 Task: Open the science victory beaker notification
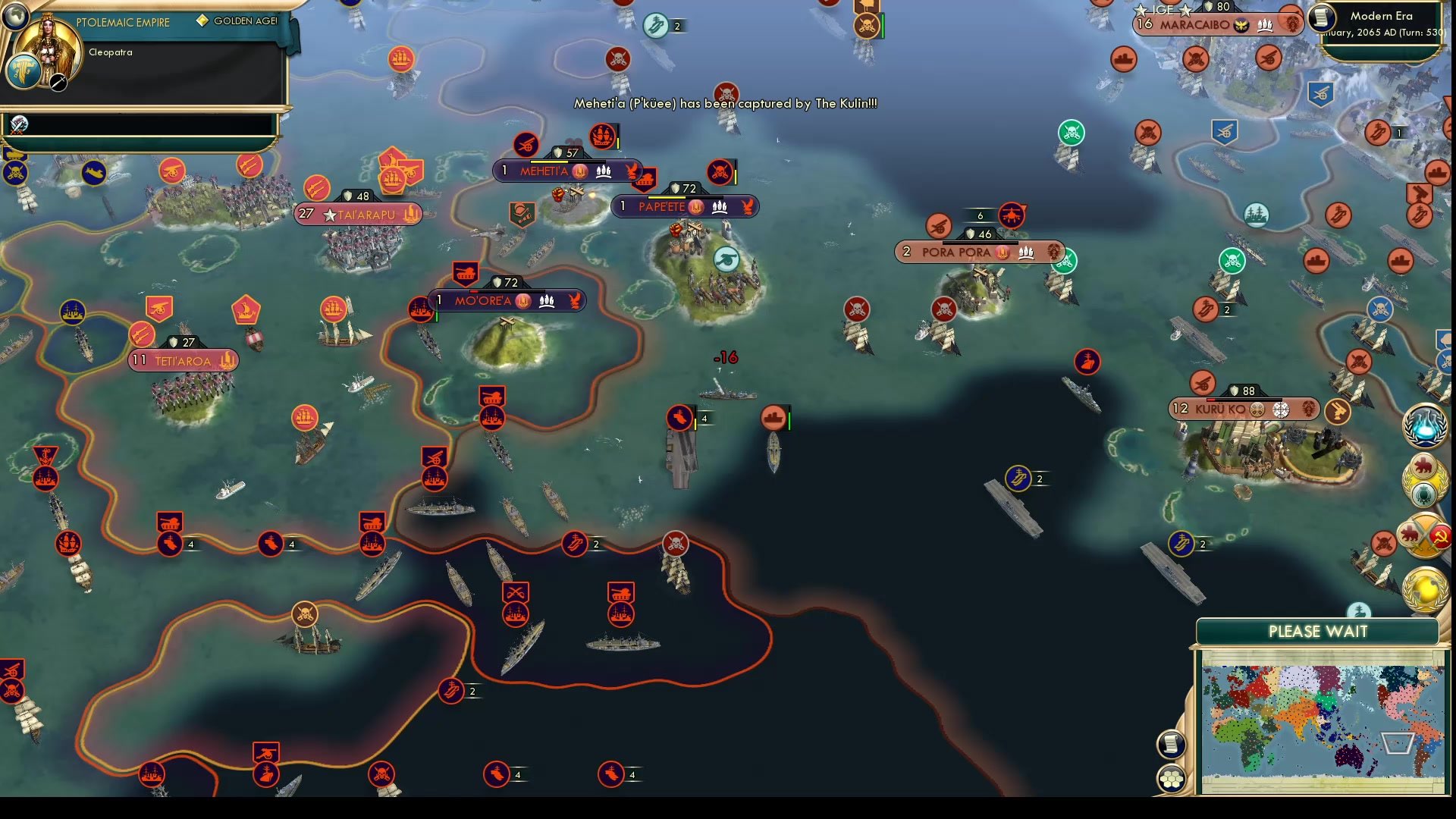(1424, 428)
